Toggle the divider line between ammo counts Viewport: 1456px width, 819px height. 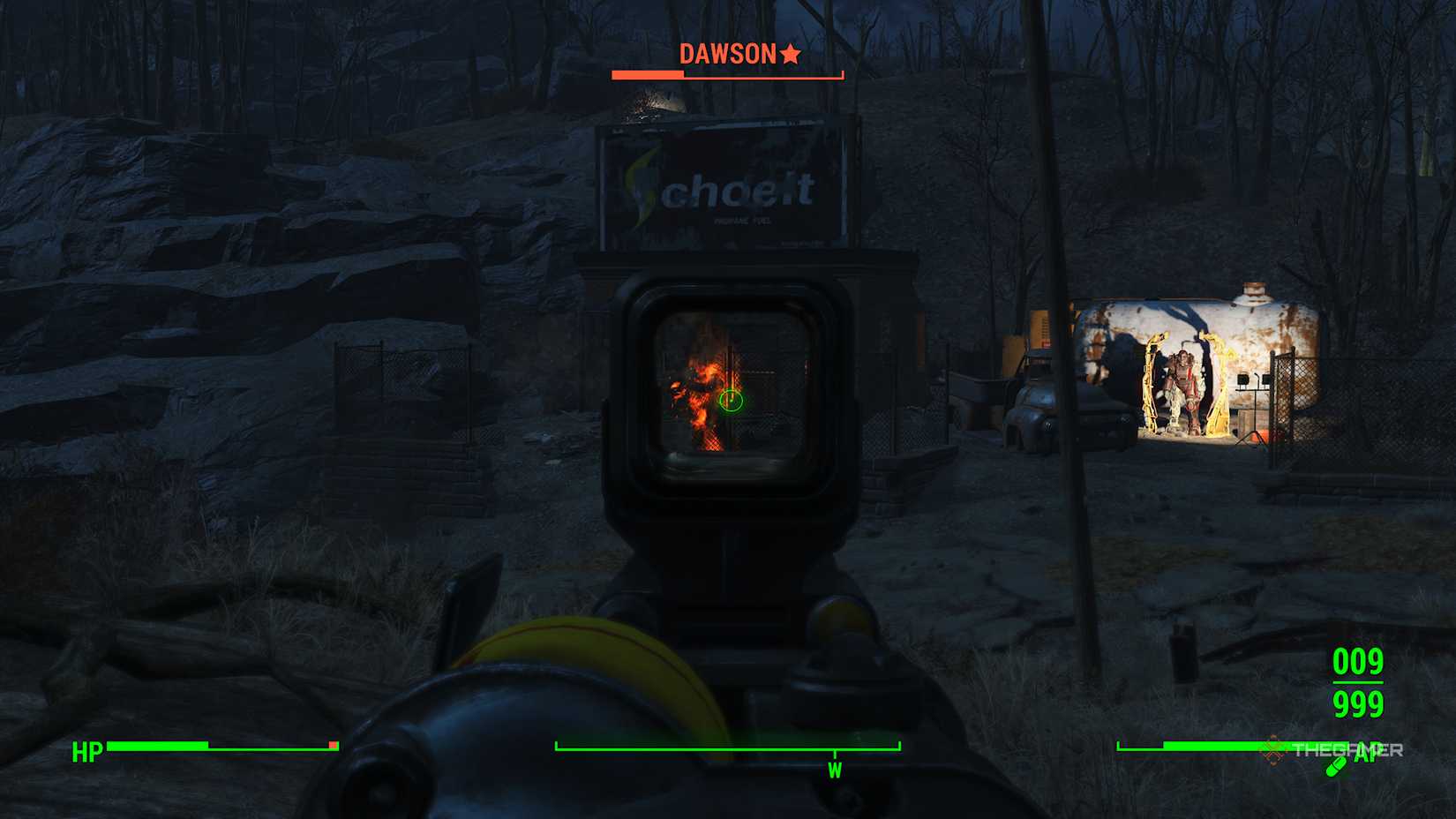coord(1357,684)
